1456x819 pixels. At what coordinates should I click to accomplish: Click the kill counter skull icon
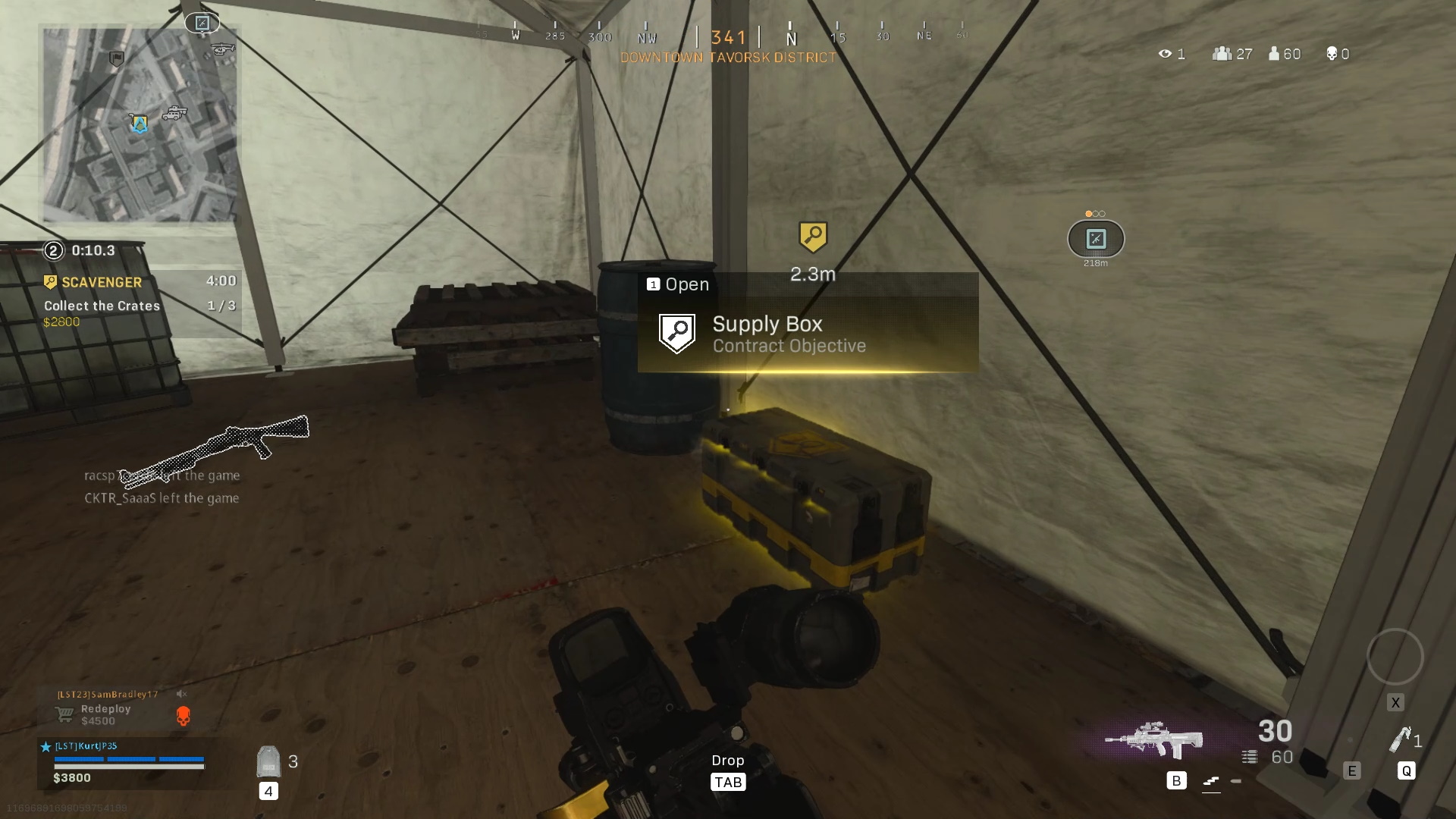tap(1332, 53)
